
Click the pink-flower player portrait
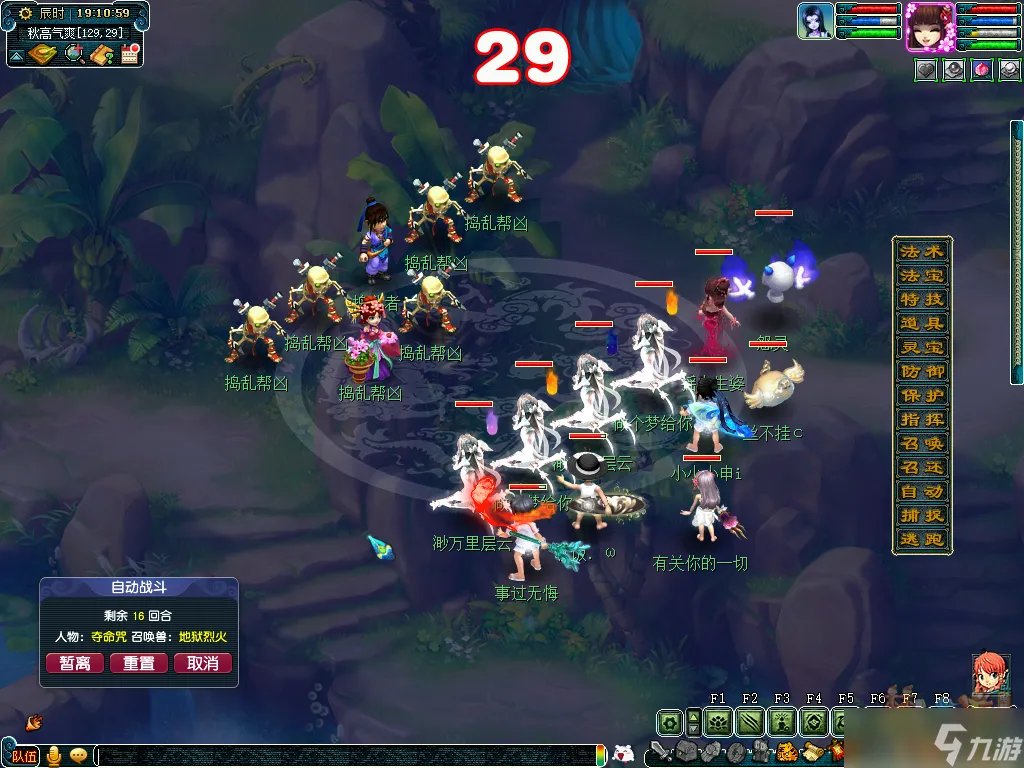[x=929, y=26]
